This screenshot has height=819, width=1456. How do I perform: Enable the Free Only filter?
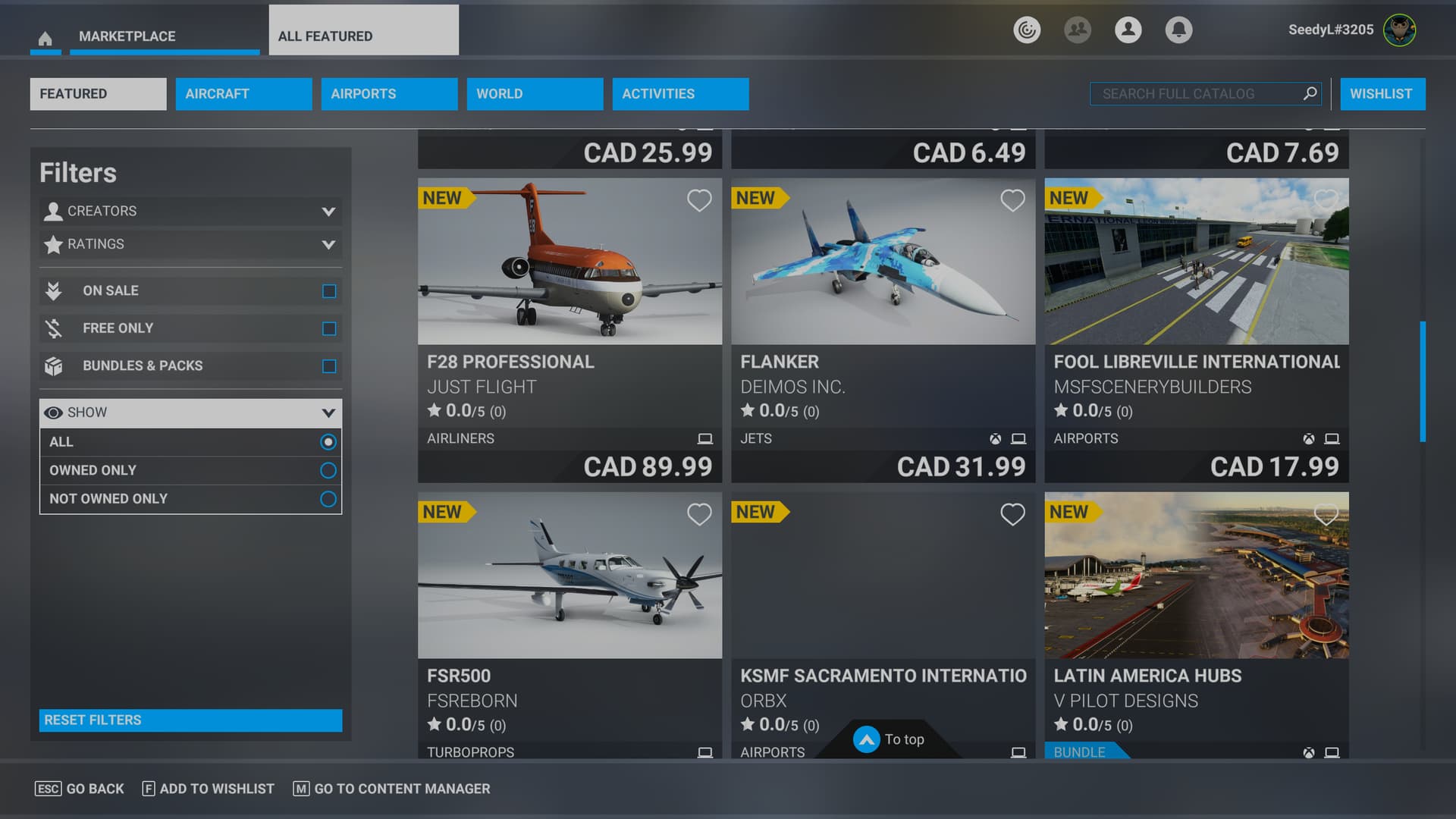pos(328,328)
